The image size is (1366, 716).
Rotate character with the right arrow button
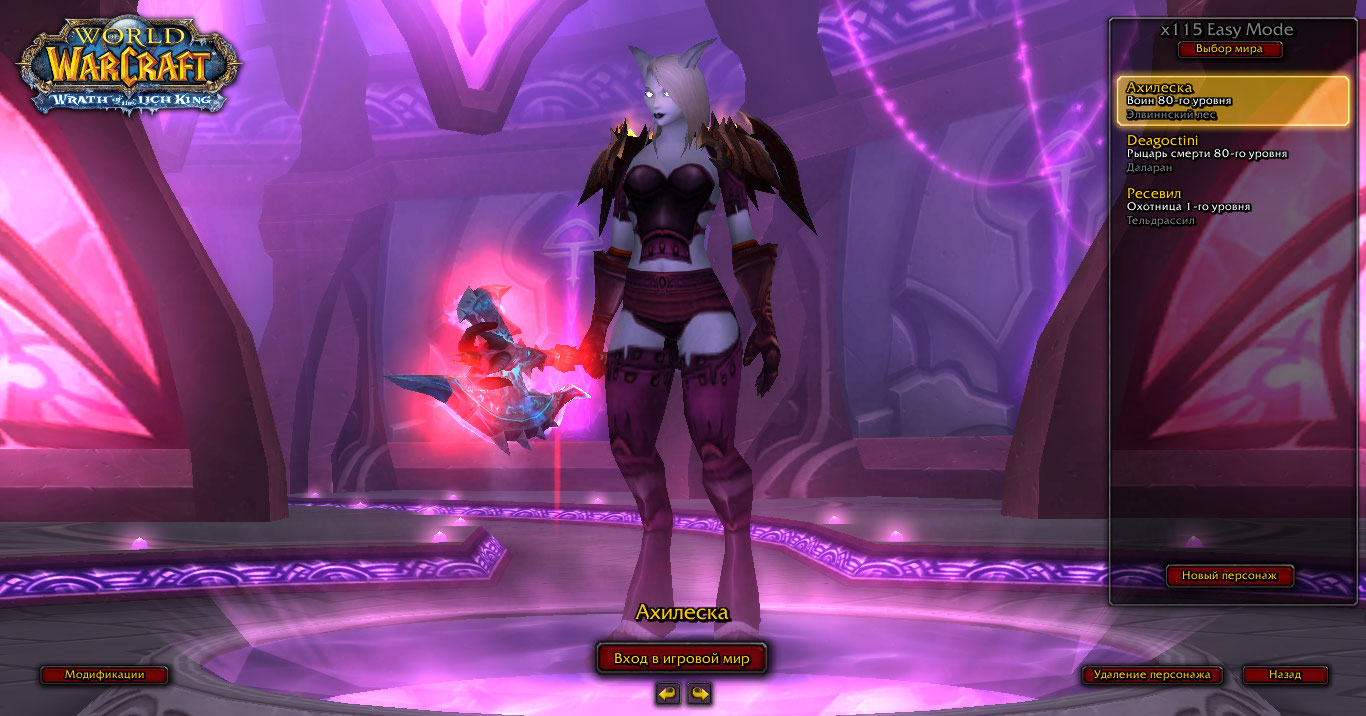tap(700, 693)
